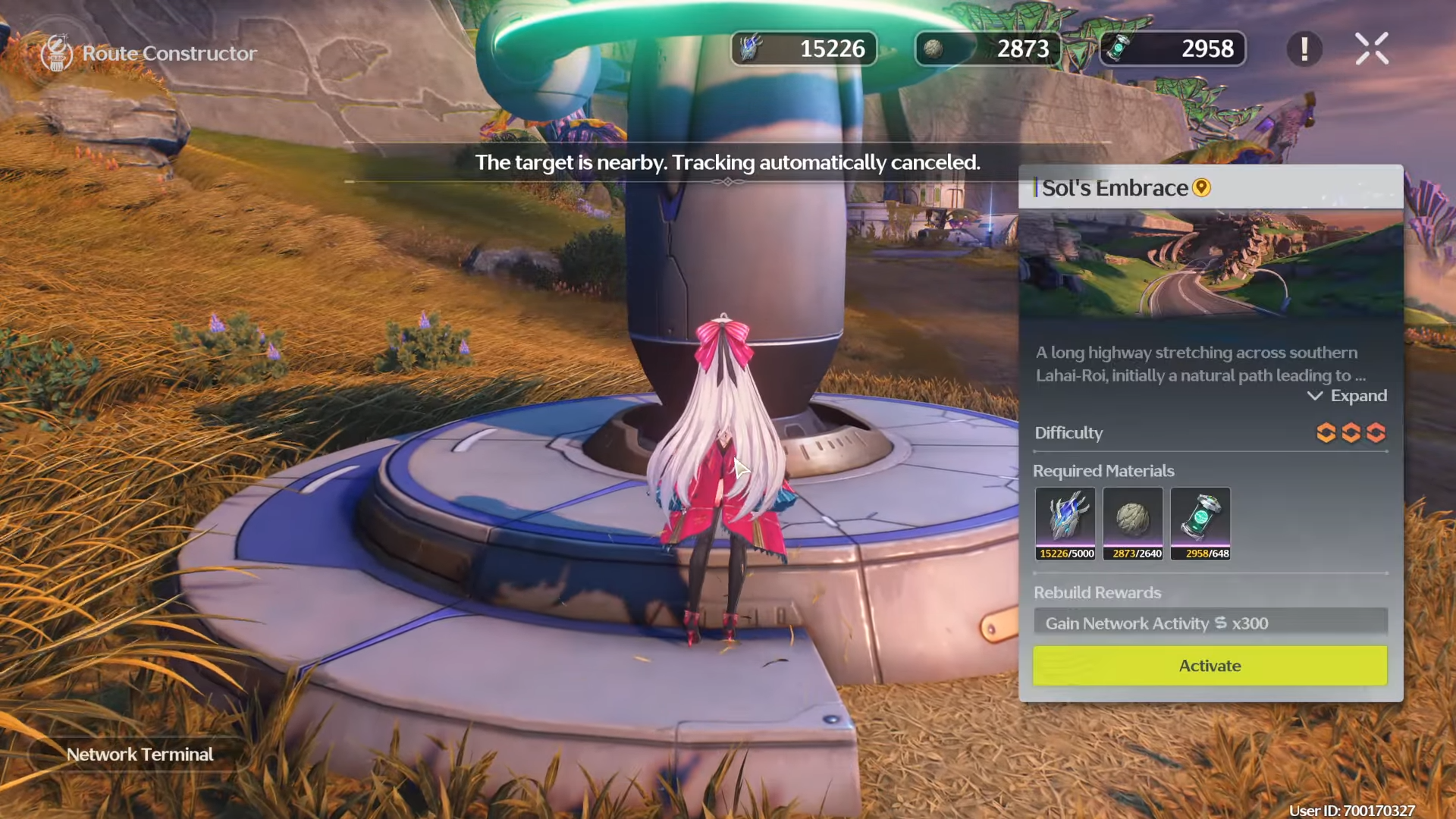This screenshot has height=819, width=1456.
Task: View the Sol's Embrace highway preview image
Action: [1210, 264]
